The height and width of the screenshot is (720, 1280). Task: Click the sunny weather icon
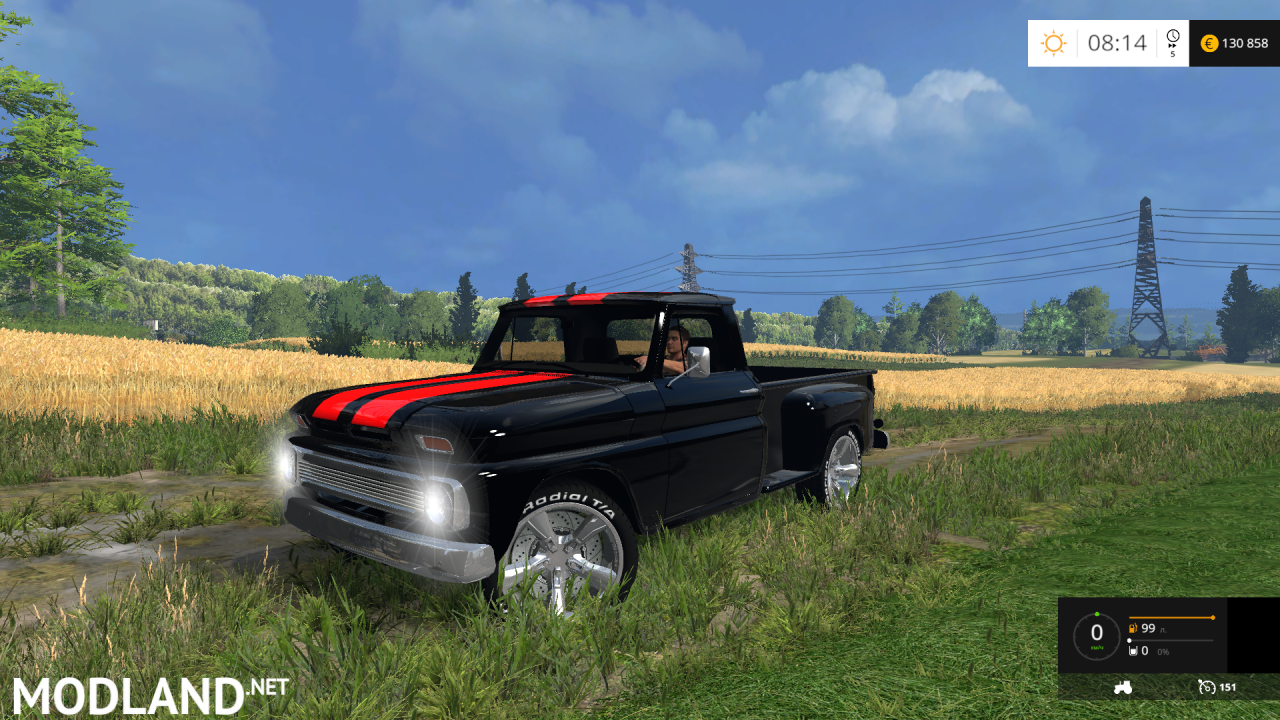(x=1054, y=42)
